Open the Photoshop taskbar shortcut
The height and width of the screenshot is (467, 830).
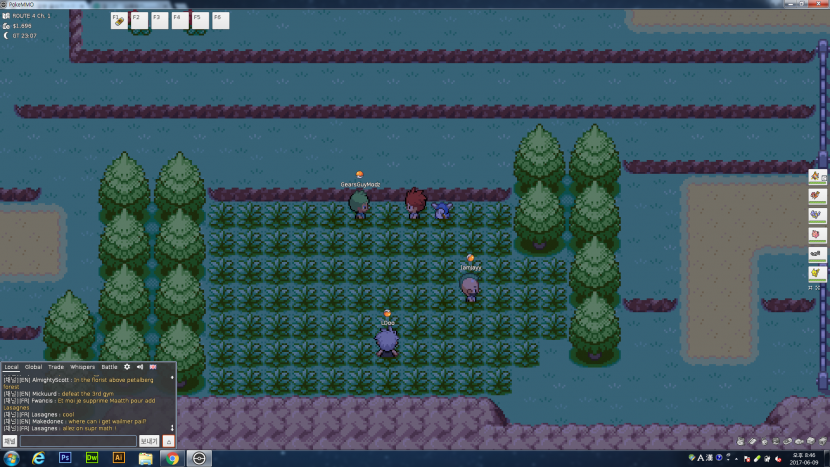tap(65, 457)
